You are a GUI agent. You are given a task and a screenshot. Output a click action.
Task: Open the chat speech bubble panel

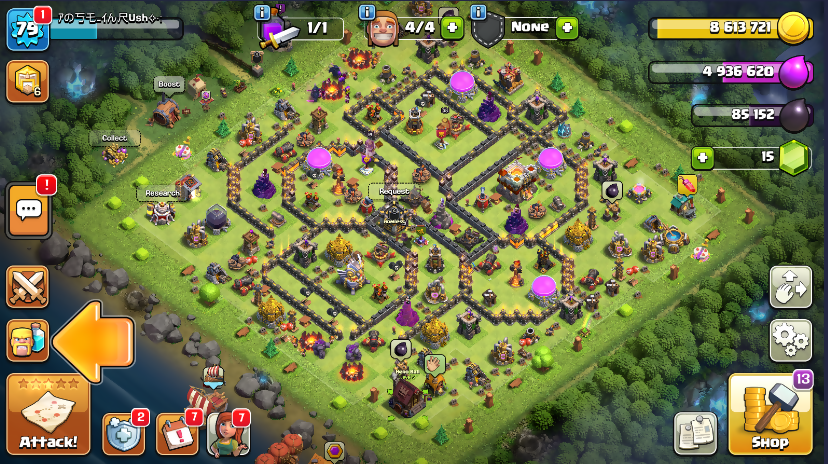(28, 210)
